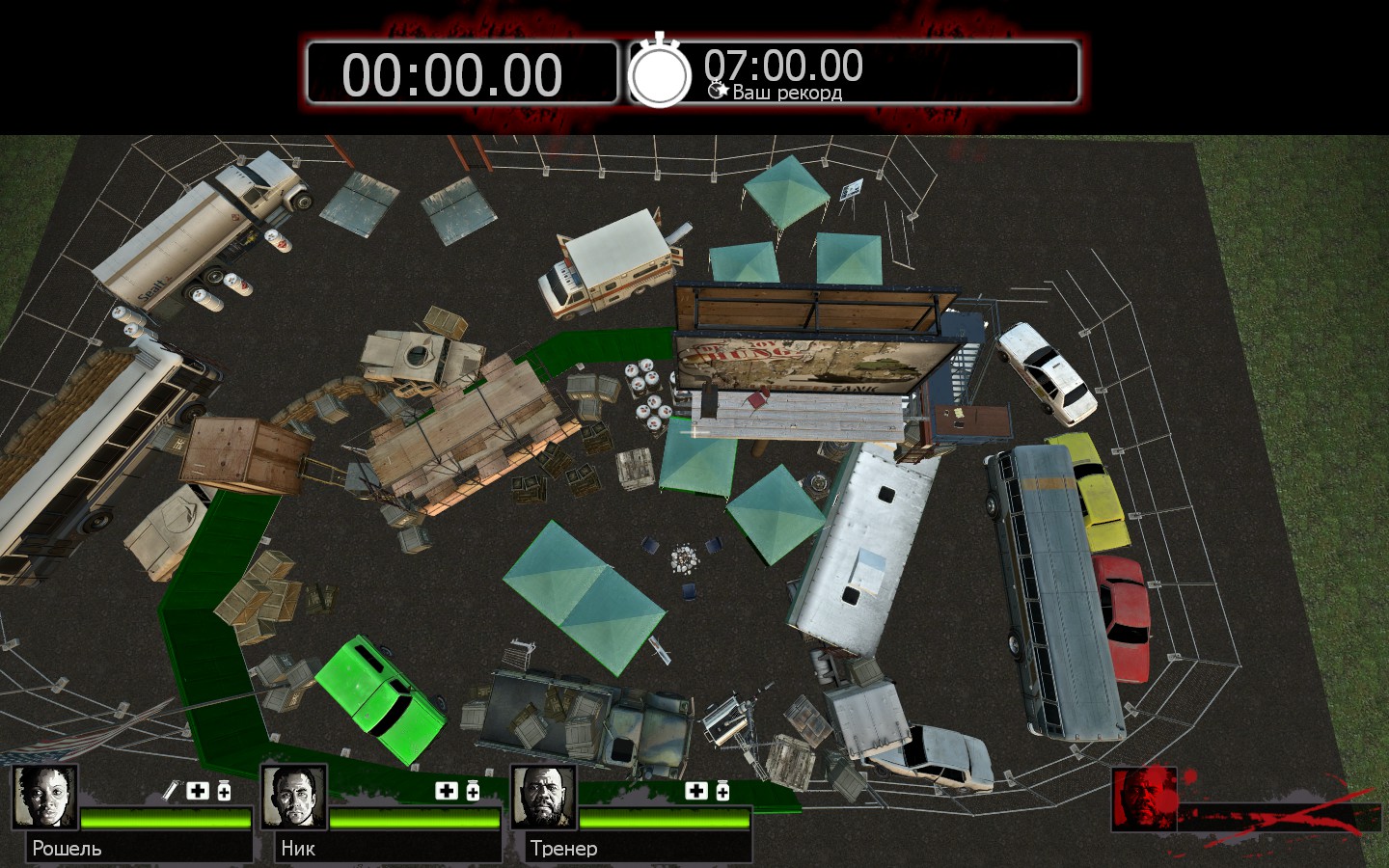This screenshot has width=1389, height=868.
Task: Click Ник's first aid kit icon
Action: click(x=447, y=791)
